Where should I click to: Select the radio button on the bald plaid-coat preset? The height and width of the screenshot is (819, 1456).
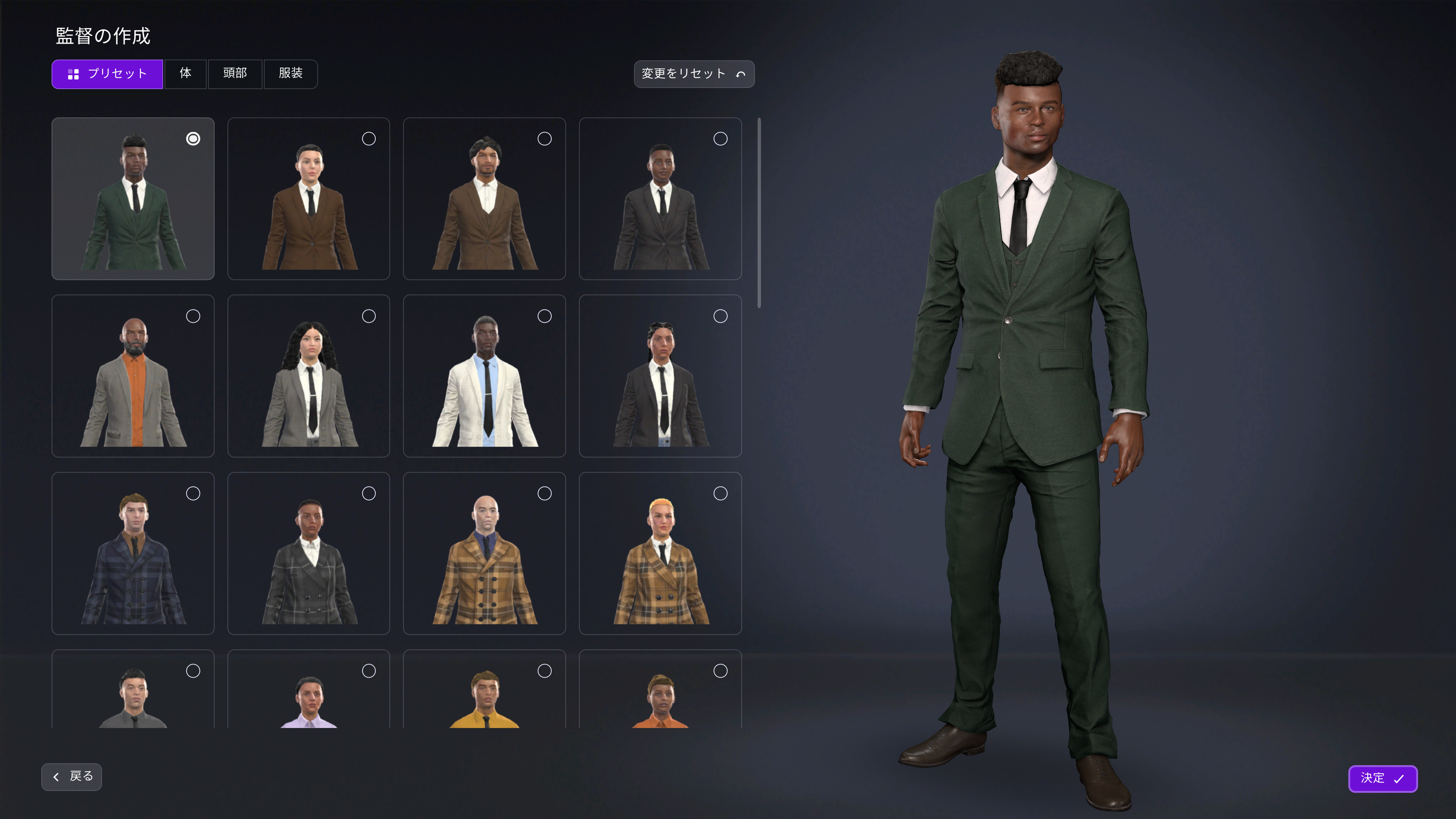[544, 493]
